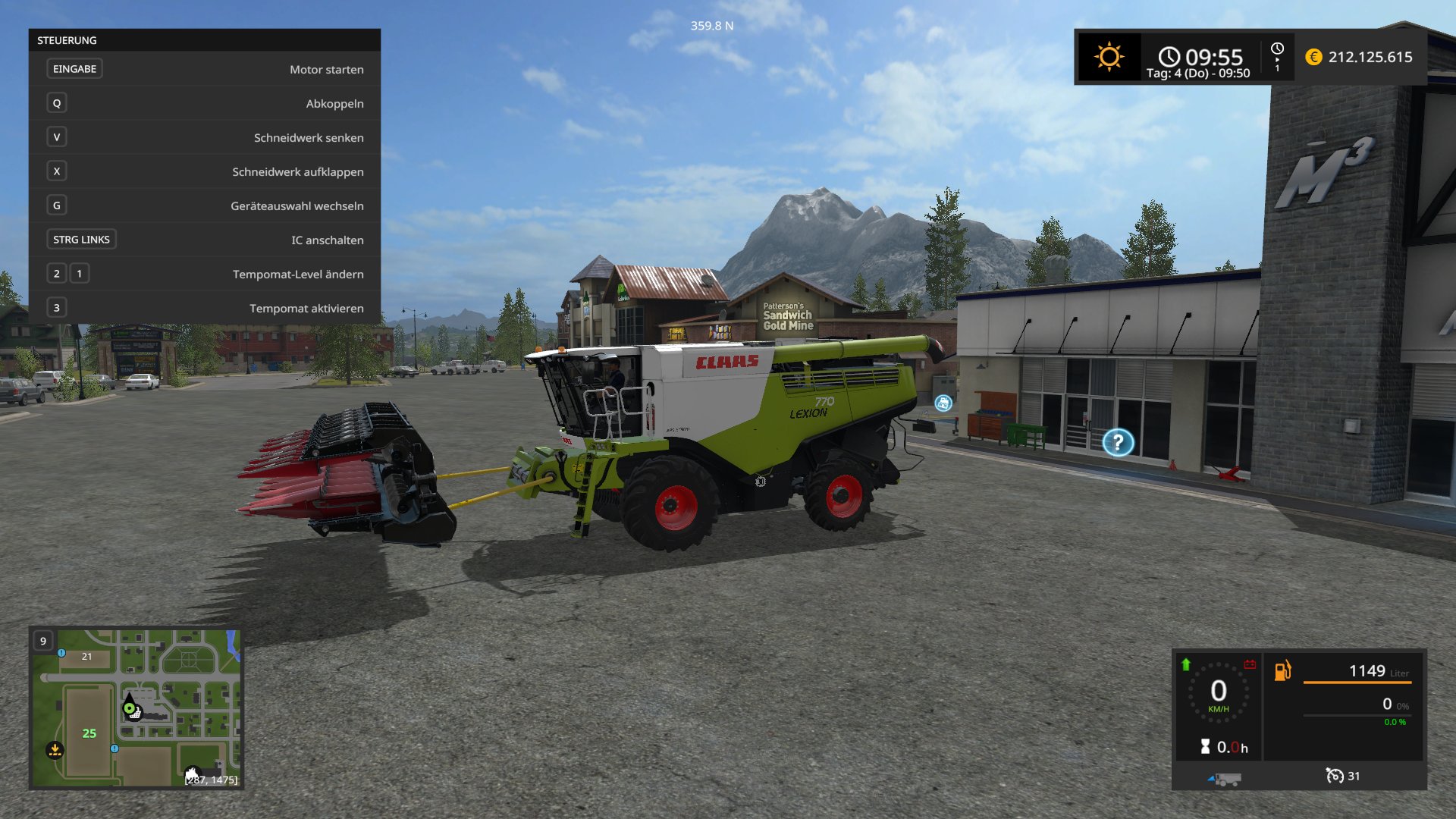Screen dimensions: 1456x819
Task: Select the field 25 marker on the minimap
Action: [89, 733]
